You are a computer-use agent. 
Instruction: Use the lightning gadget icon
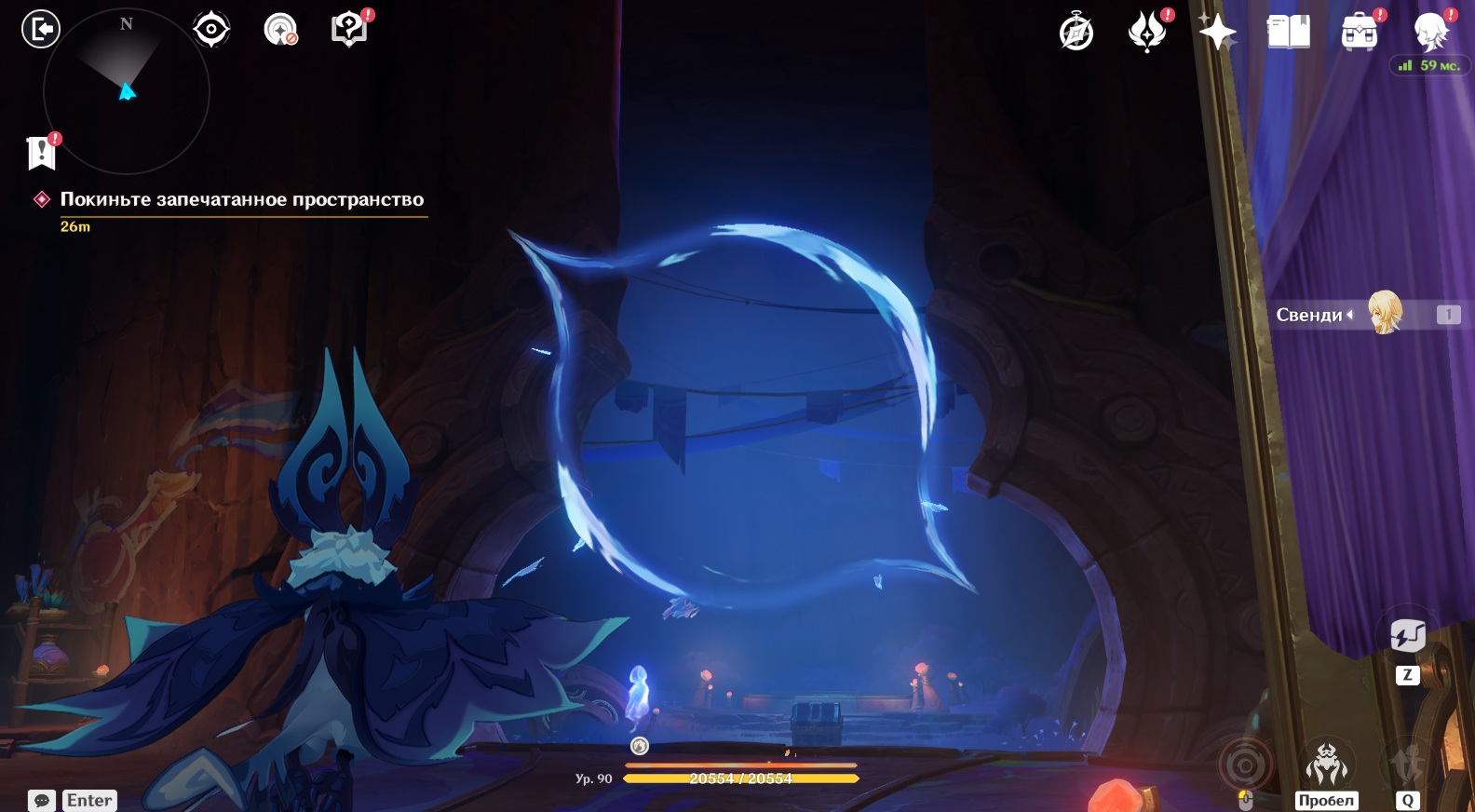pos(1407,636)
